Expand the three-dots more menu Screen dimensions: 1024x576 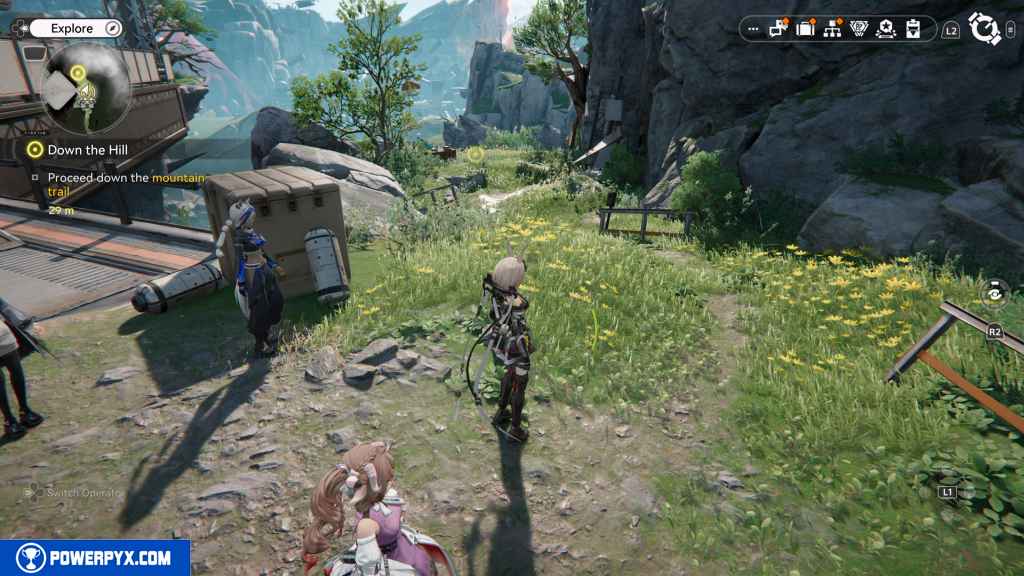pos(753,29)
